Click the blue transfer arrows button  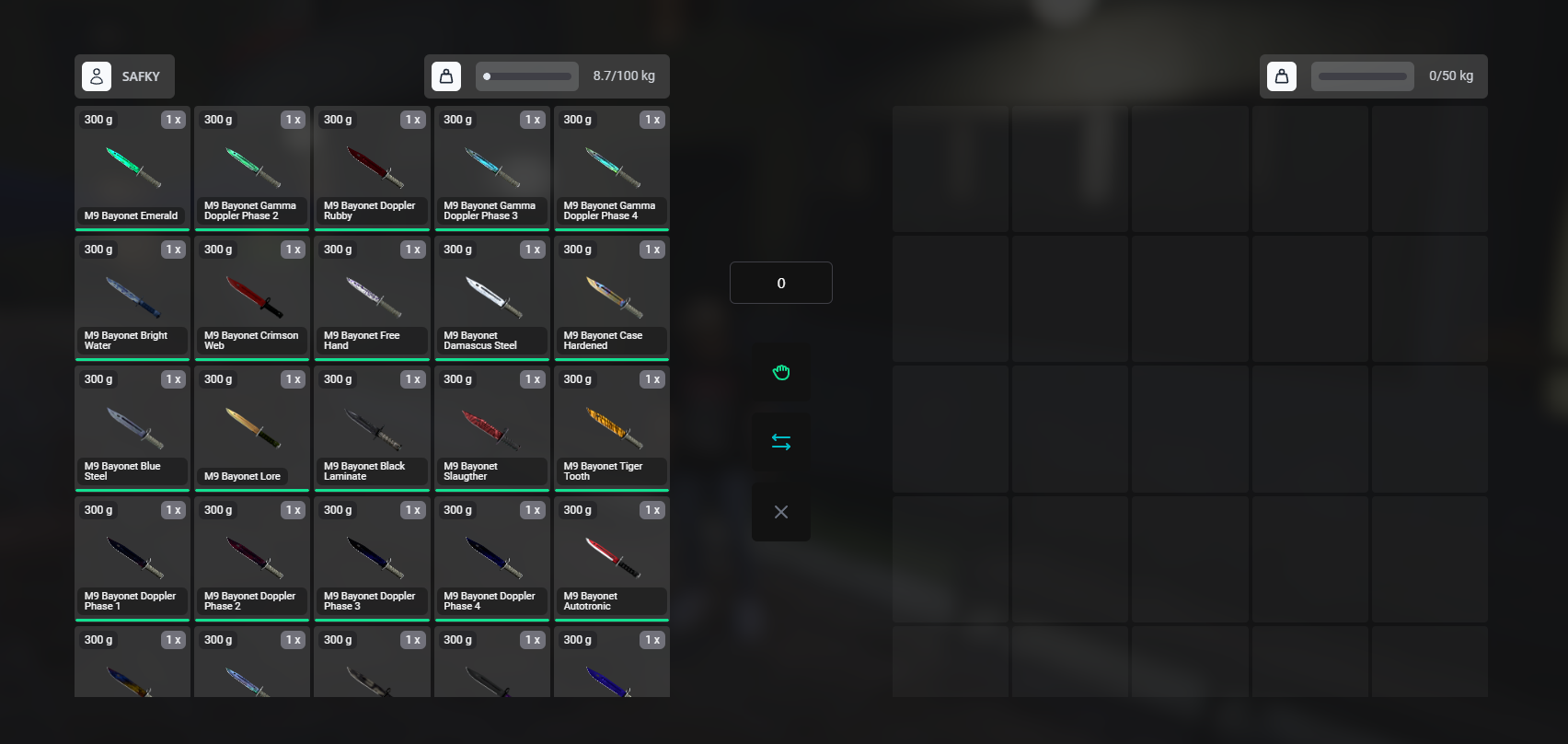pyautogui.click(x=780, y=442)
